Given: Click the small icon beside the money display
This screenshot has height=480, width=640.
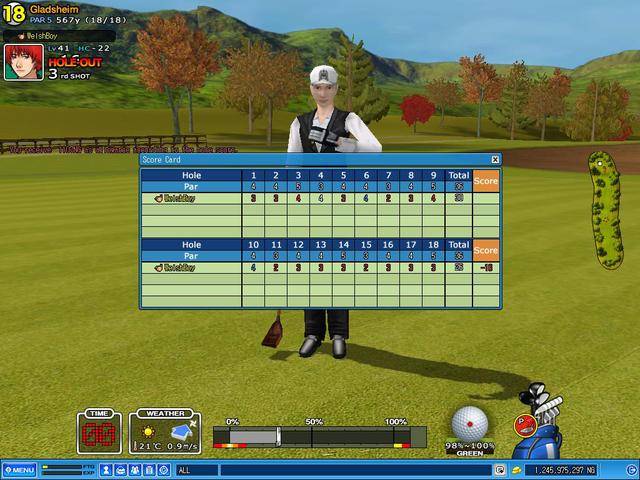Looking at the screenshot, I should 516,469.
